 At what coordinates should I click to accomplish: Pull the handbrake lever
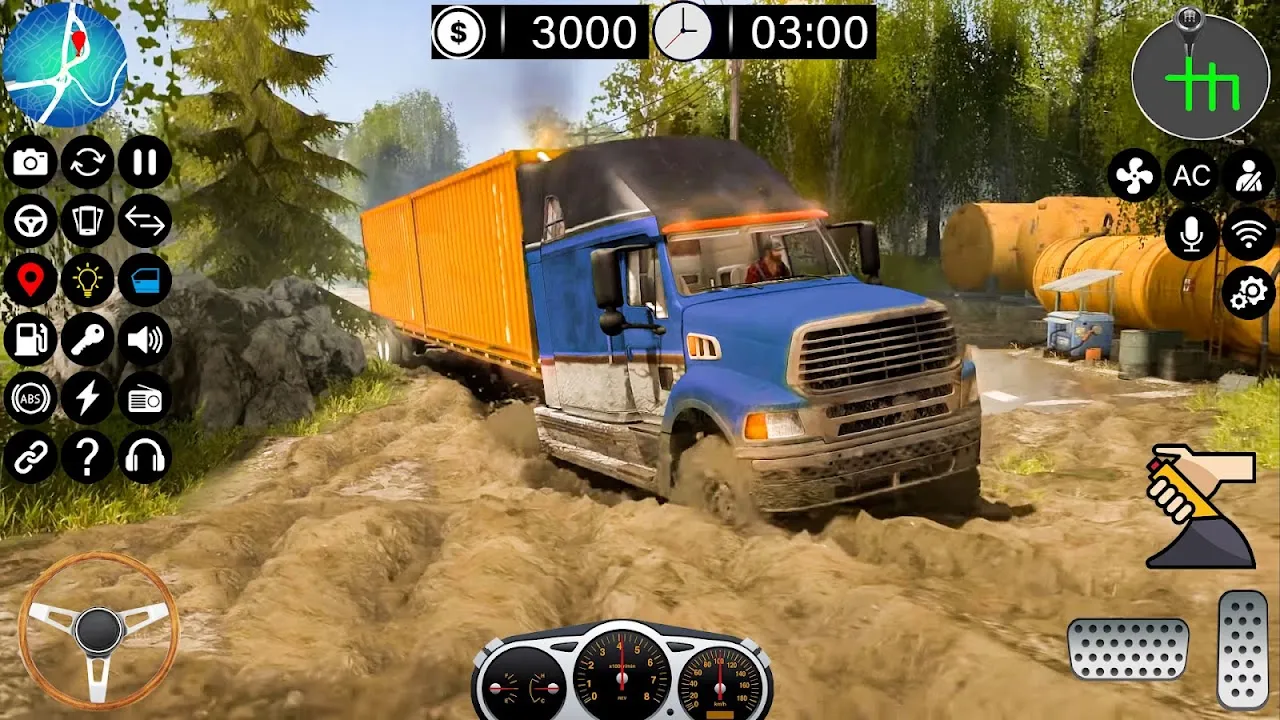[1200, 506]
